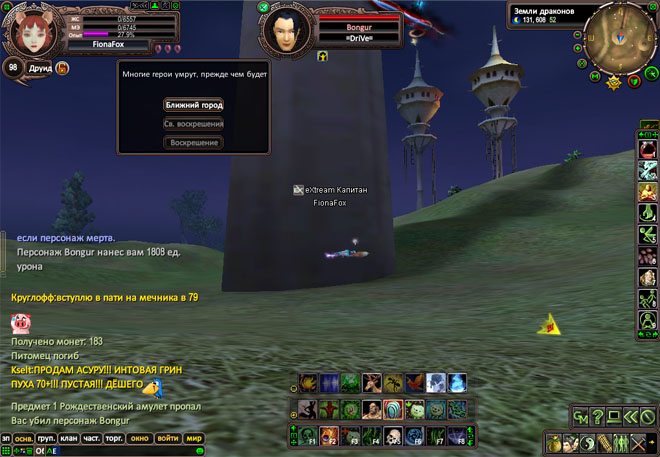Open the клан chat tab
Viewport: 660px width, 457px height.
tap(69, 437)
